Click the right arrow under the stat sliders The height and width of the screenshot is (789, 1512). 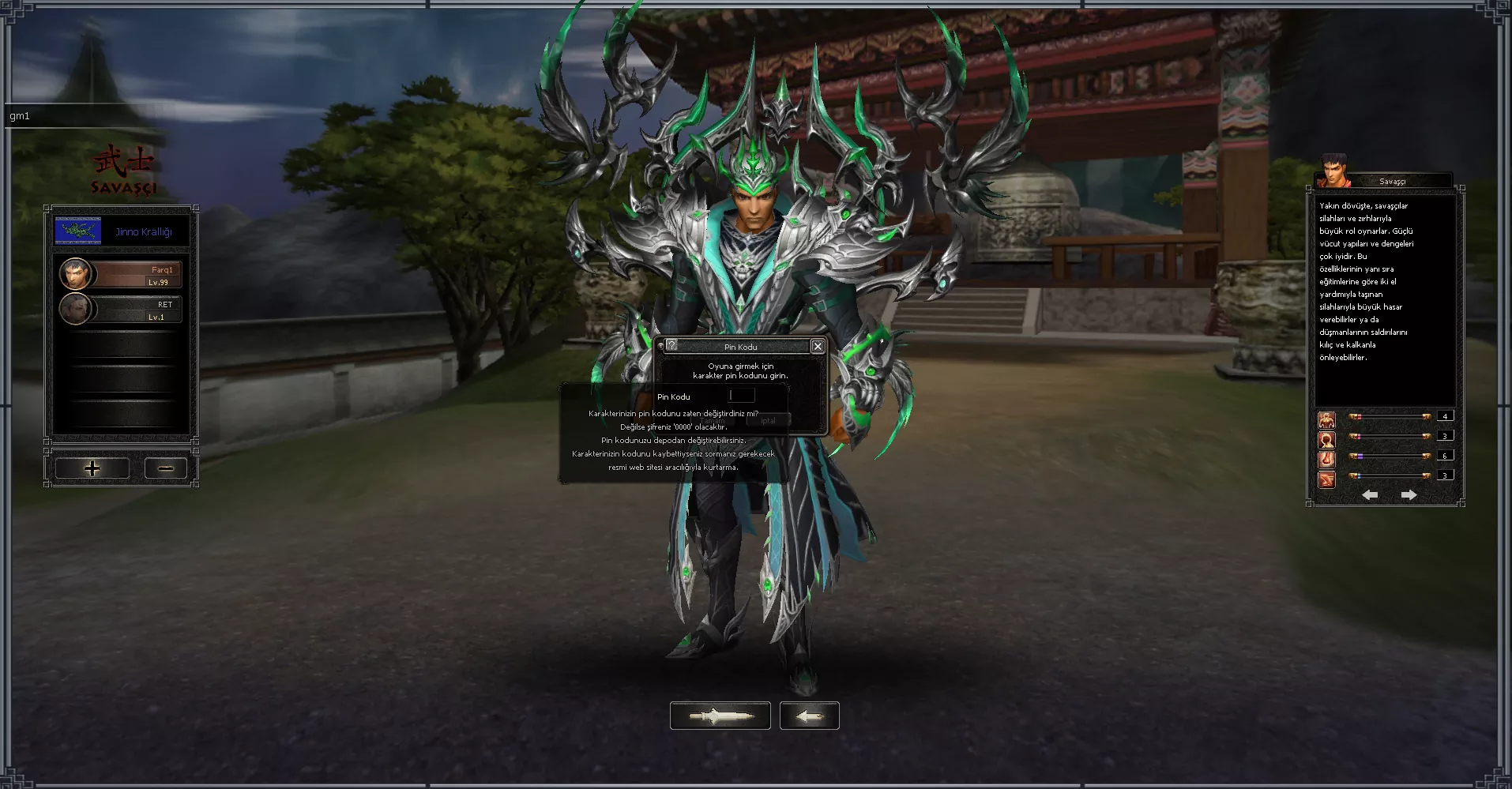pyautogui.click(x=1409, y=494)
